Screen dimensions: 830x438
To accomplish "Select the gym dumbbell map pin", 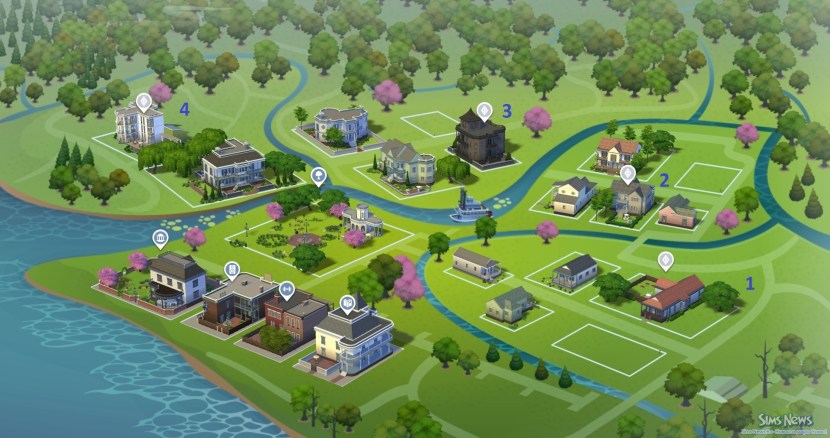I will click(x=287, y=290).
